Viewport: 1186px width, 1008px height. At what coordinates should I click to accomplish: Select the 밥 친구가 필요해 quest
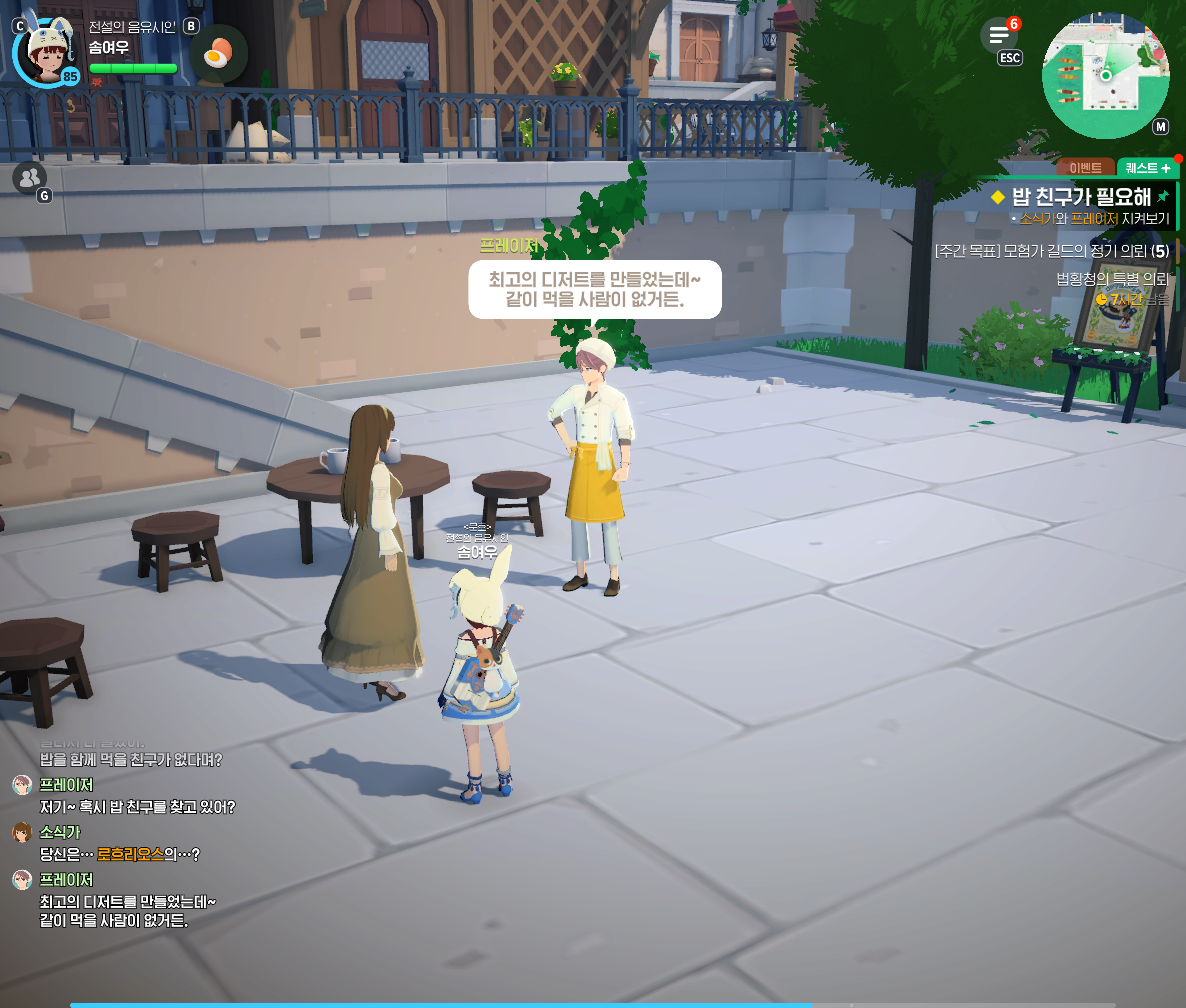[x=1081, y=197]
